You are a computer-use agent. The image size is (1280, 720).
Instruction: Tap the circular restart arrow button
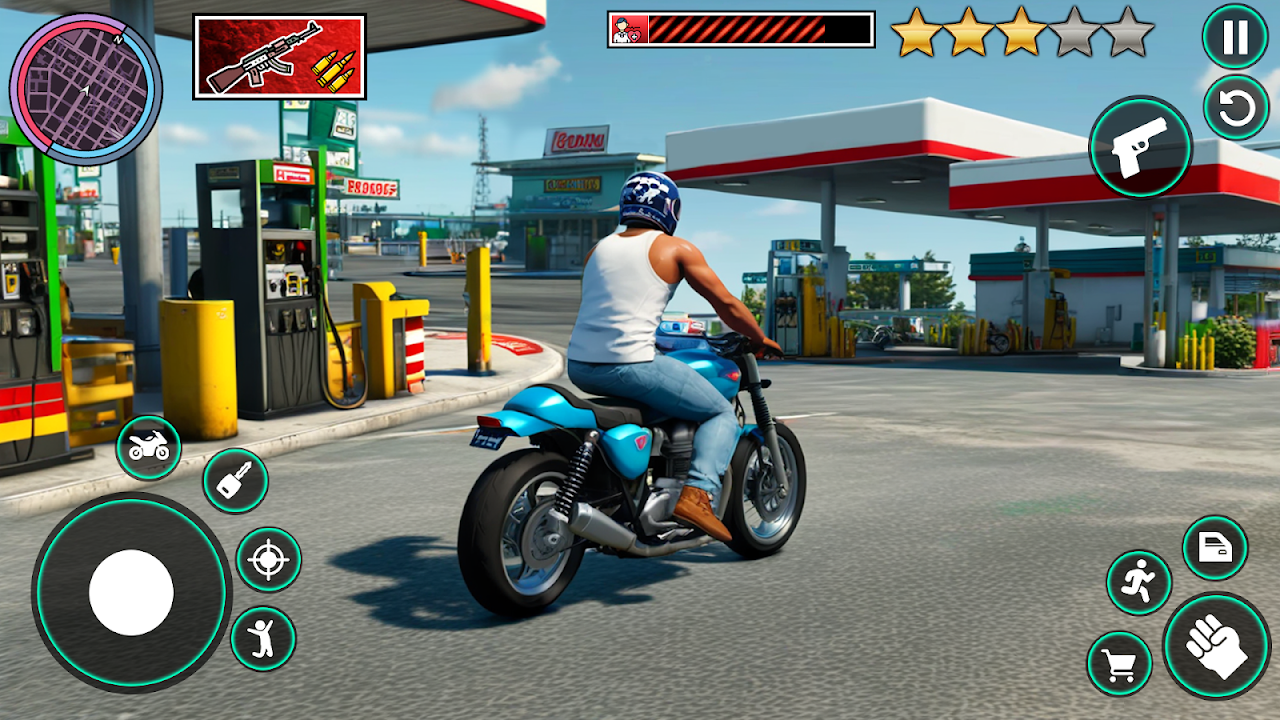[x=1236, y=108]
